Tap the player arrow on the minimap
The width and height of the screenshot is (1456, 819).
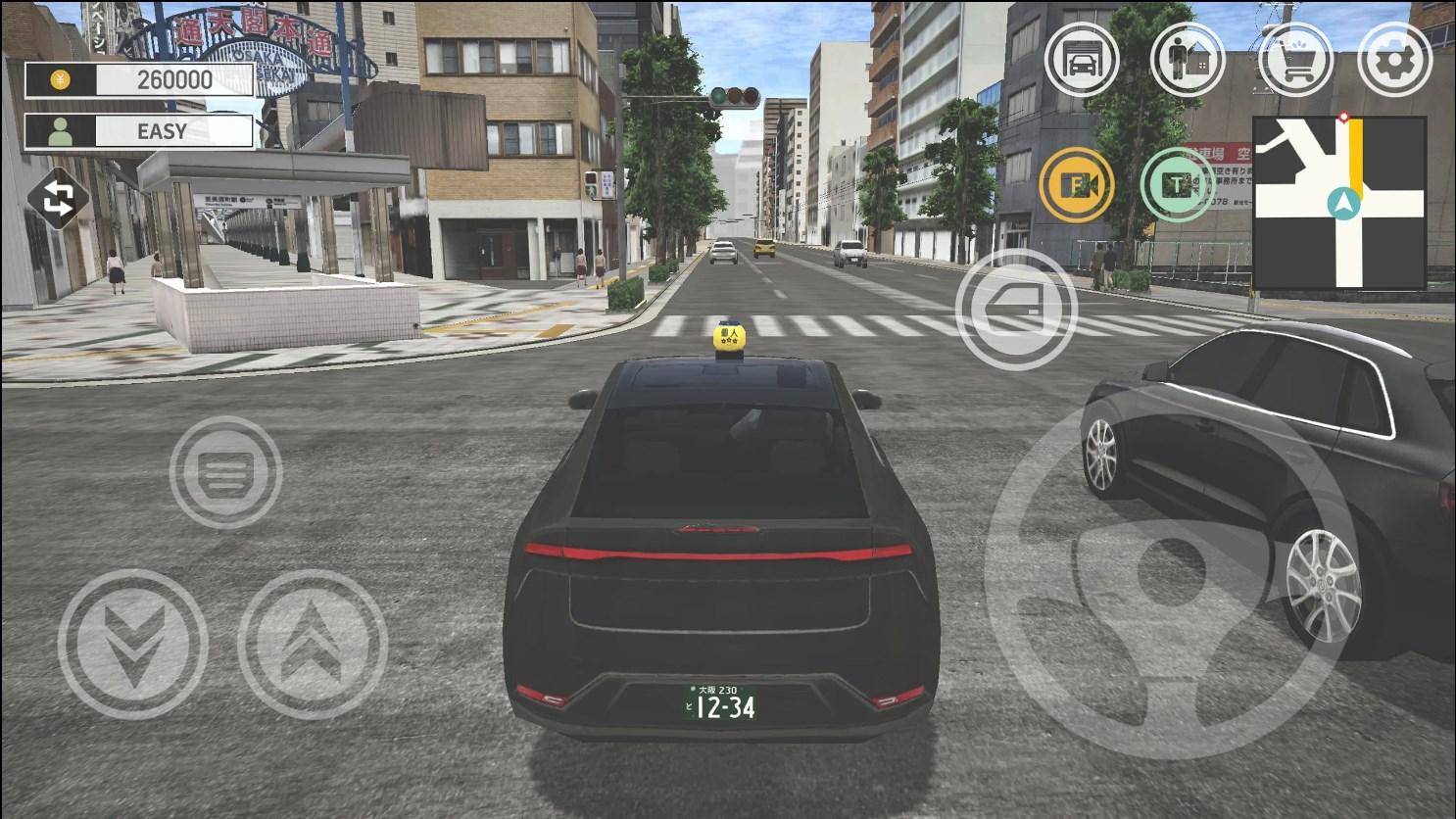1342,205
